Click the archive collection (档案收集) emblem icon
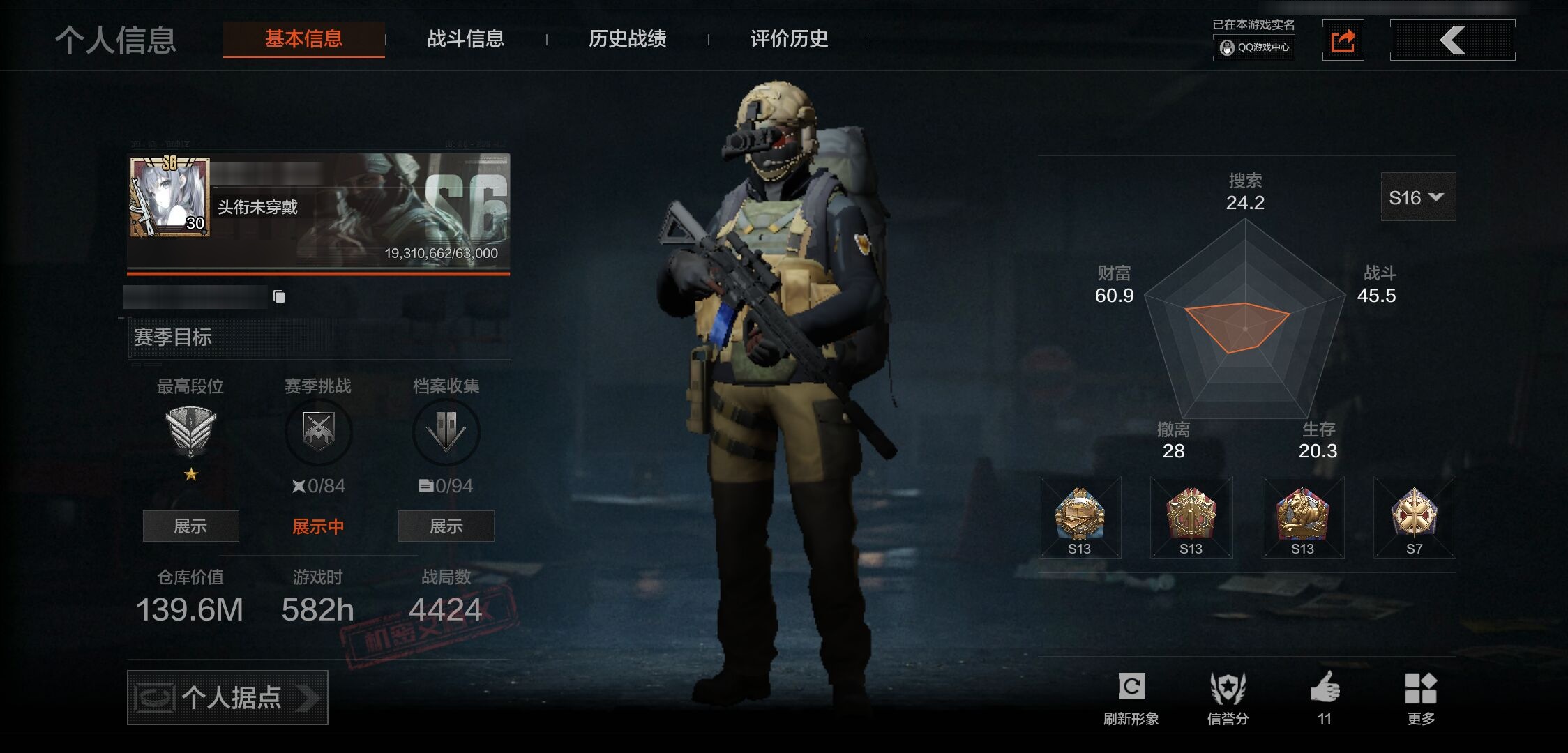Screen dimensions: 1568x753 click(446, 432)
